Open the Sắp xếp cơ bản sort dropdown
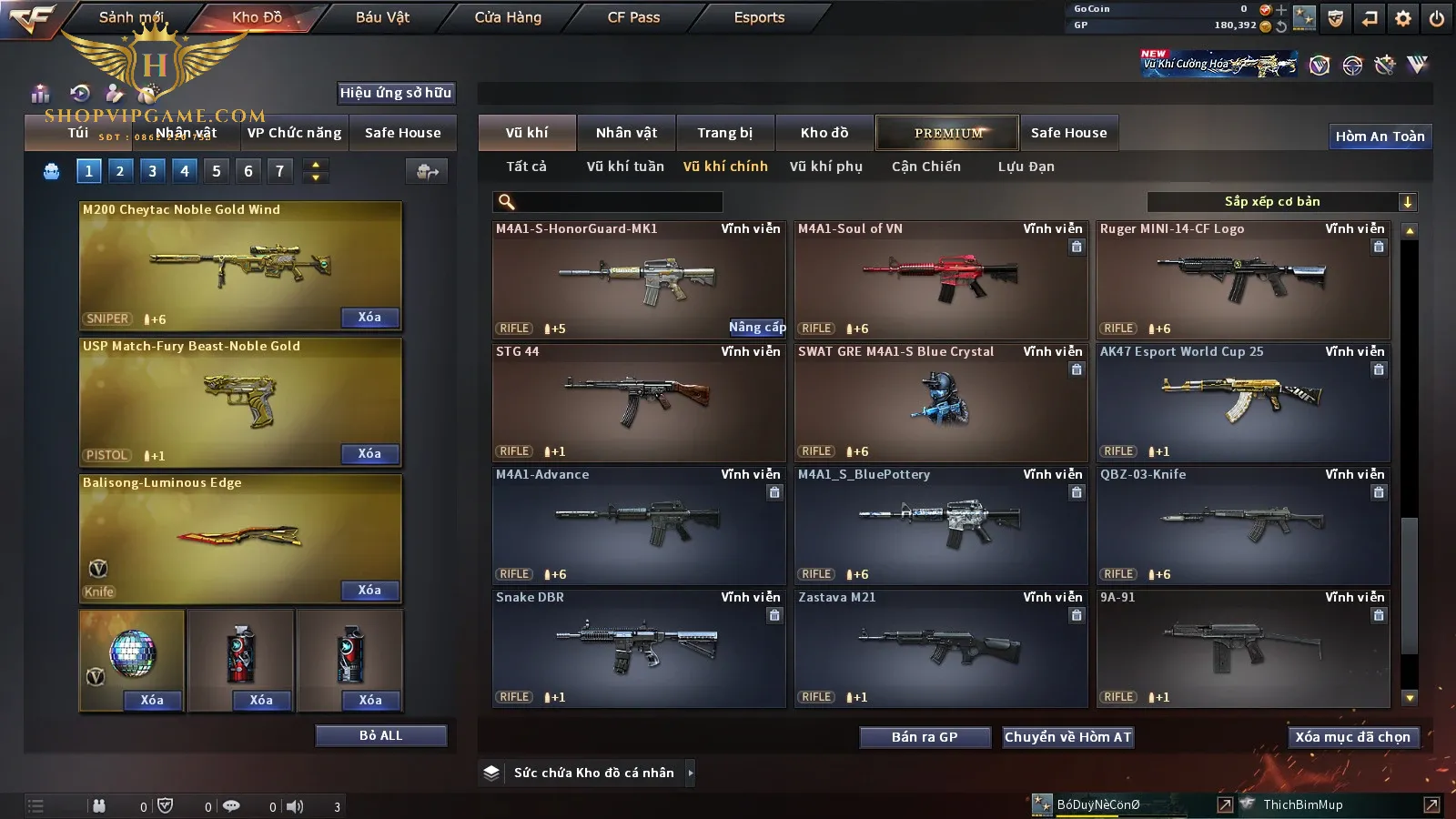 [x=1281, y=202]
